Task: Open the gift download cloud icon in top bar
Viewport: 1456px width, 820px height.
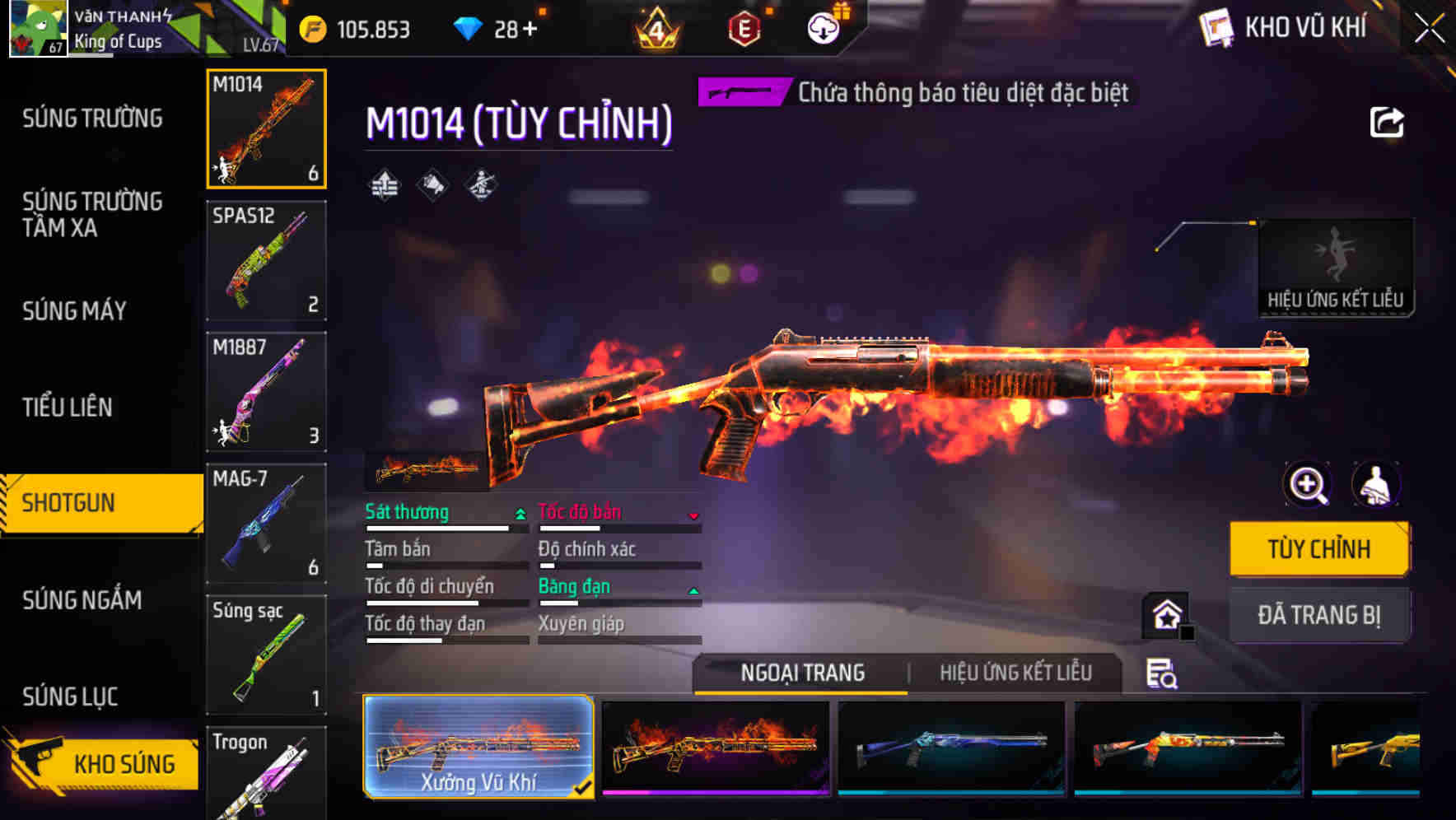Action: point(822,26)
